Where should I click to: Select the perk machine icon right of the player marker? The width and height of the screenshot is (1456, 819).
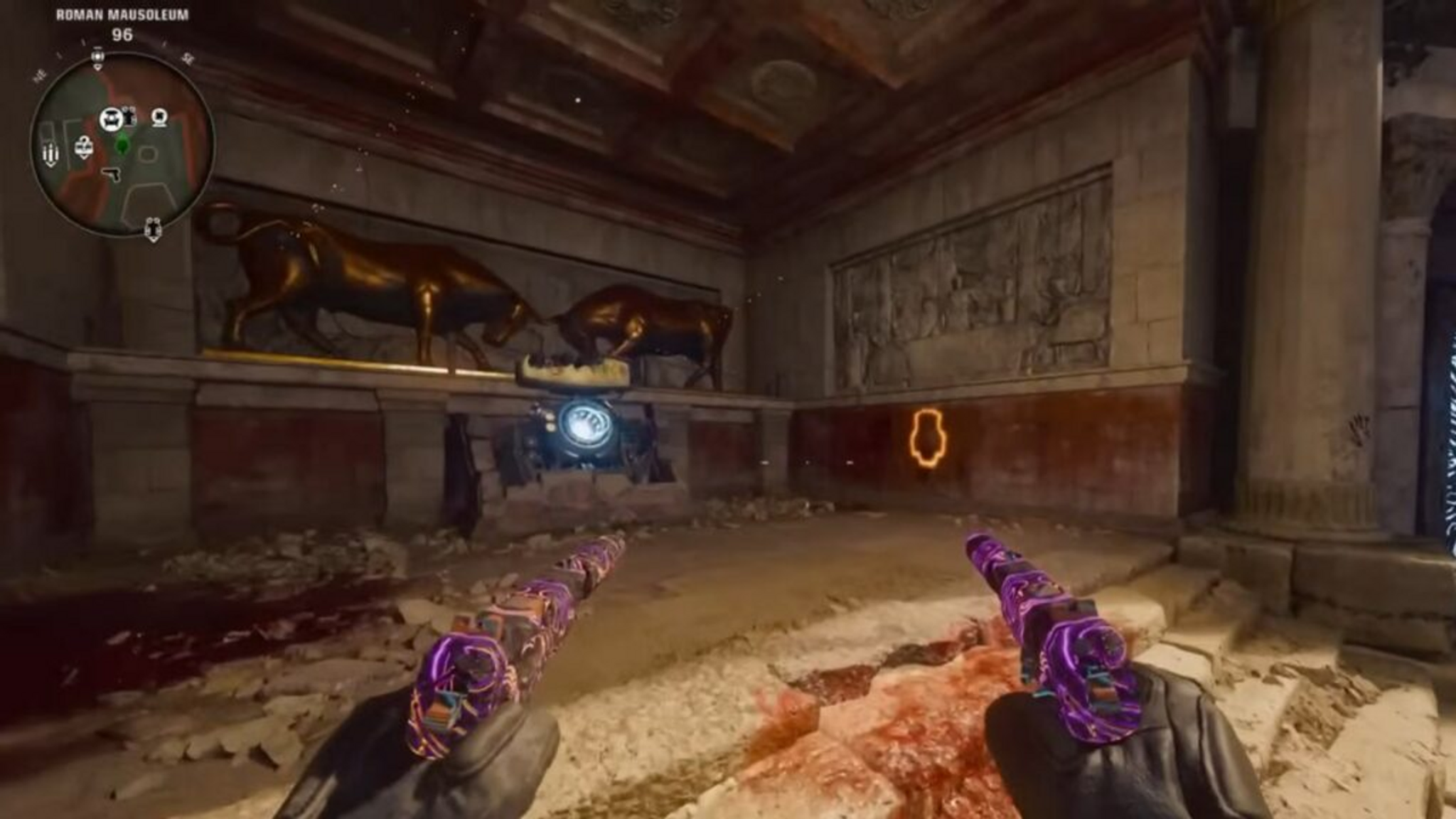point(159,117)
